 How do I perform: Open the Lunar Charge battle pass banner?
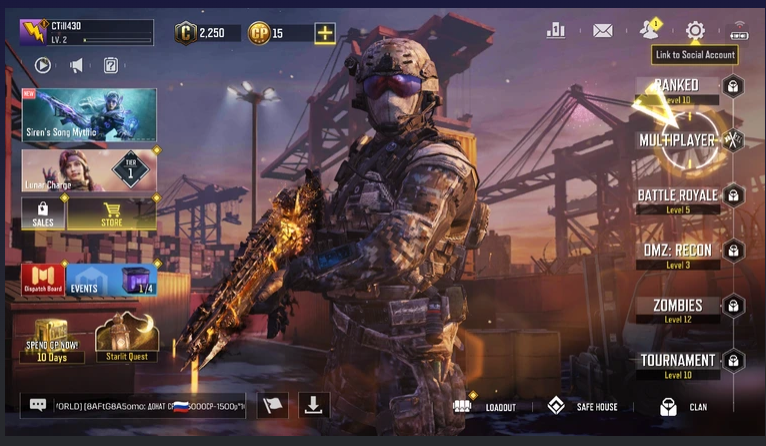tap(89, 170)
